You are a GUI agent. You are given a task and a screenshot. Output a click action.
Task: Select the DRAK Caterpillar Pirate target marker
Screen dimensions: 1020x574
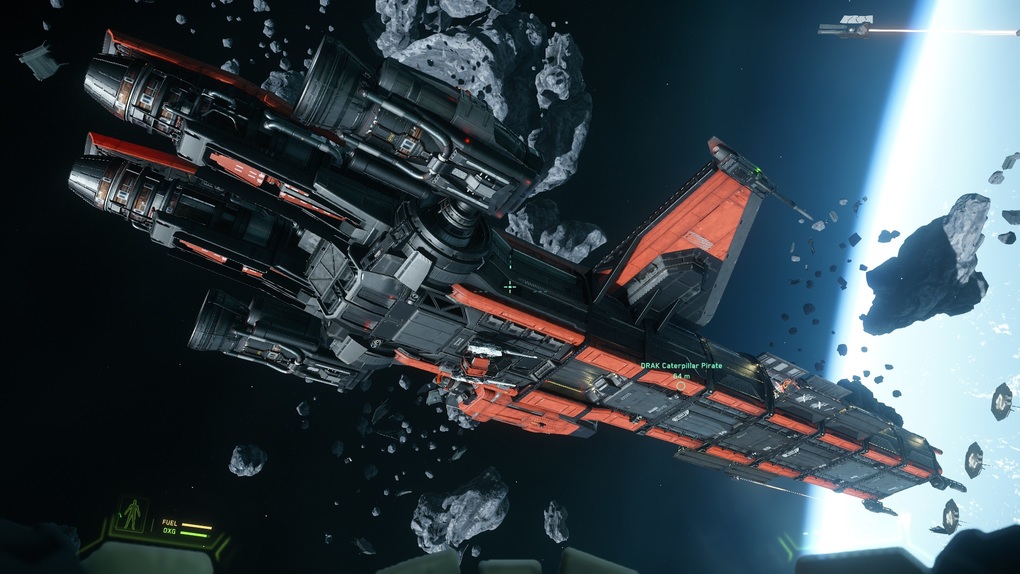pyautogui.click(x=680, y=385)
